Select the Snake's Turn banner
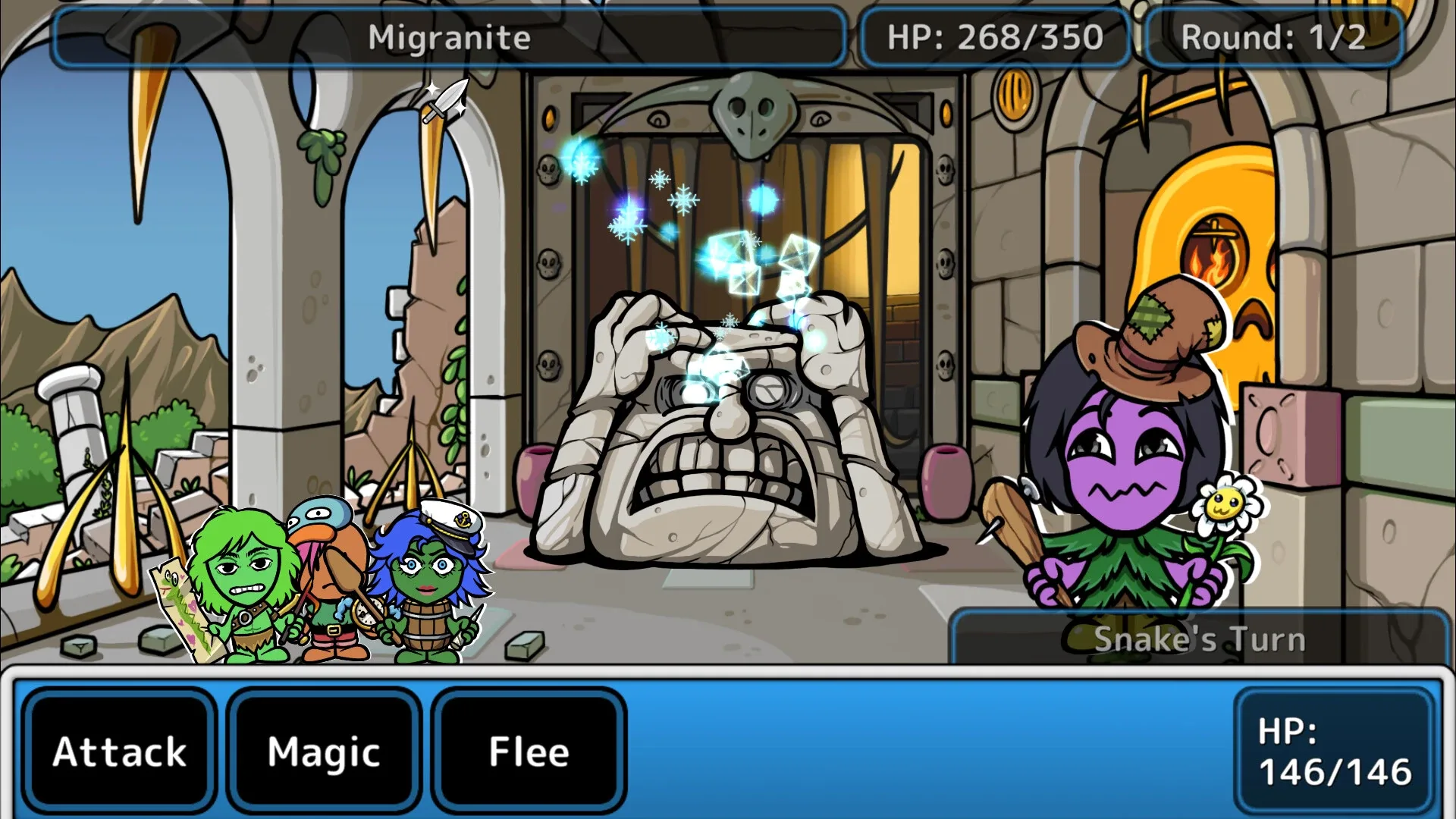The image size is (1456, 819). [1200, 639]
